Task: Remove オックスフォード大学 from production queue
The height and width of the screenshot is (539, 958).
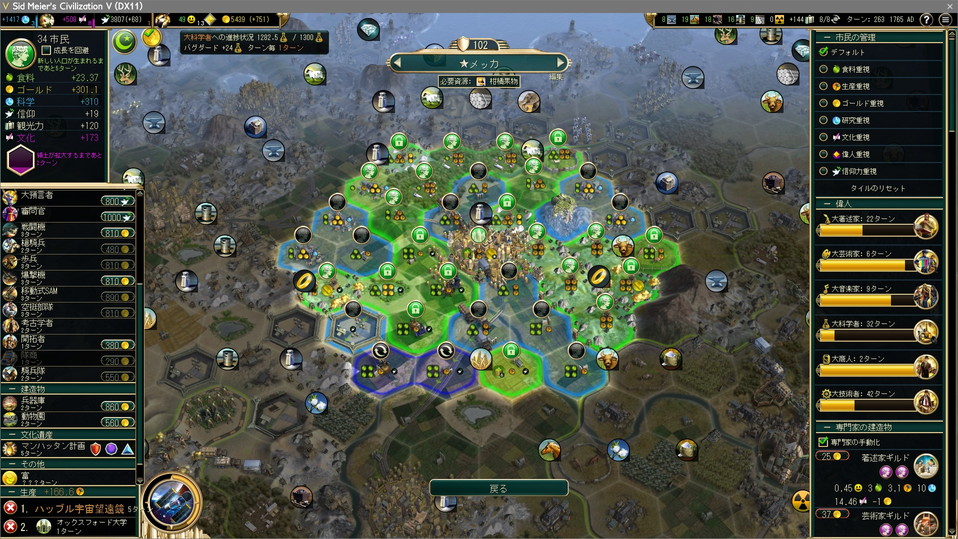Action: click(x=10, y=527)
